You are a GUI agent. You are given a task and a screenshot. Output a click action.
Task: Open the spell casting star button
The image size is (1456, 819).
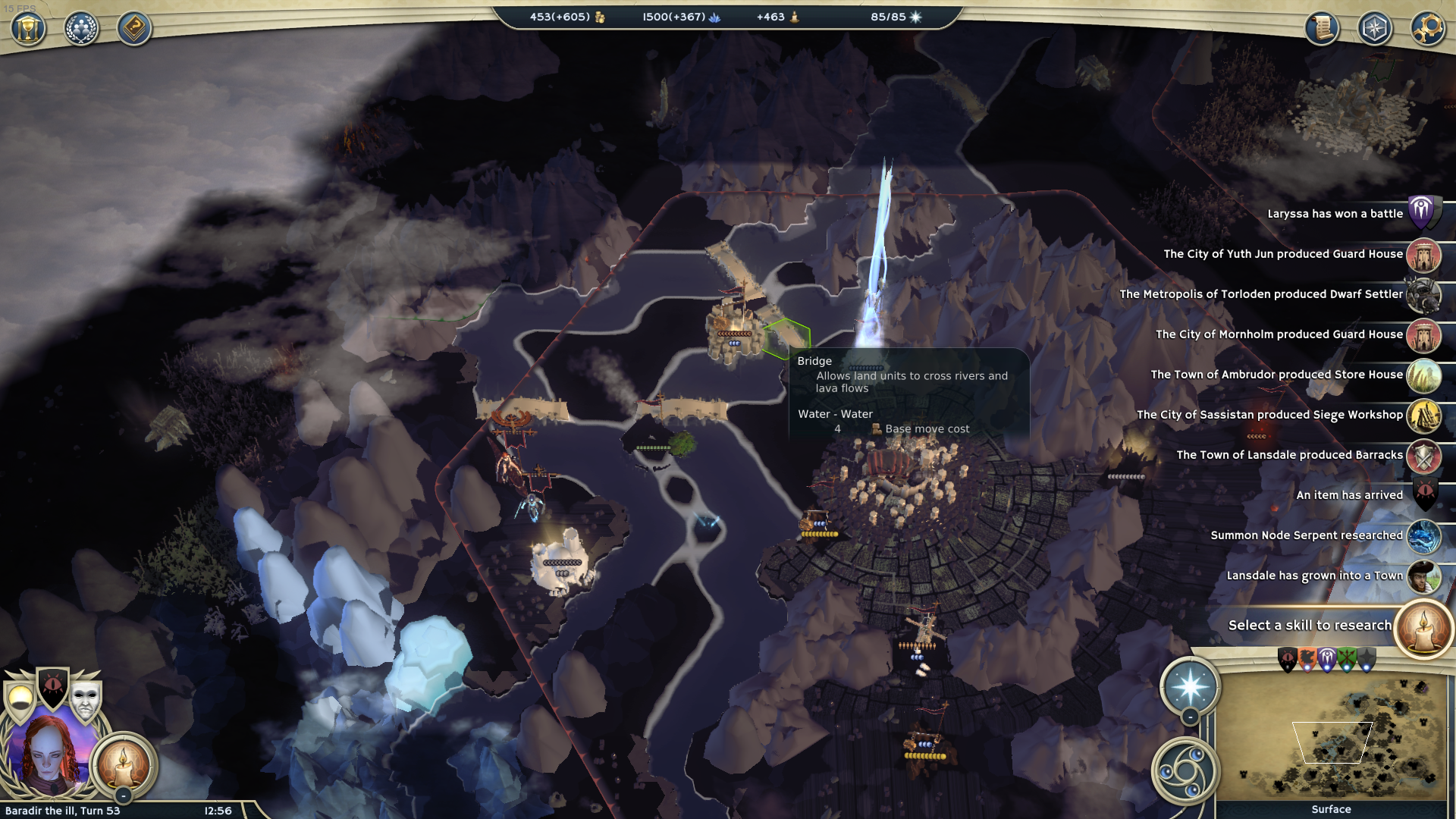tap(1190, 687)
